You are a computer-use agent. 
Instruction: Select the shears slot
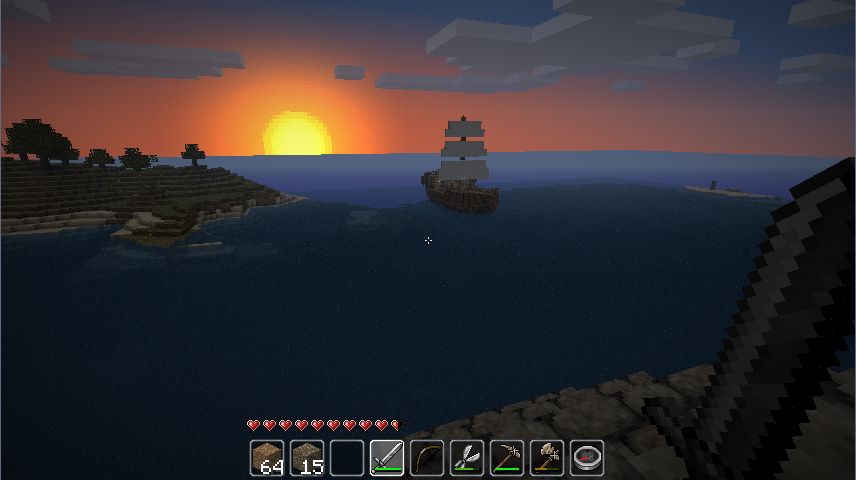(467, 458)
